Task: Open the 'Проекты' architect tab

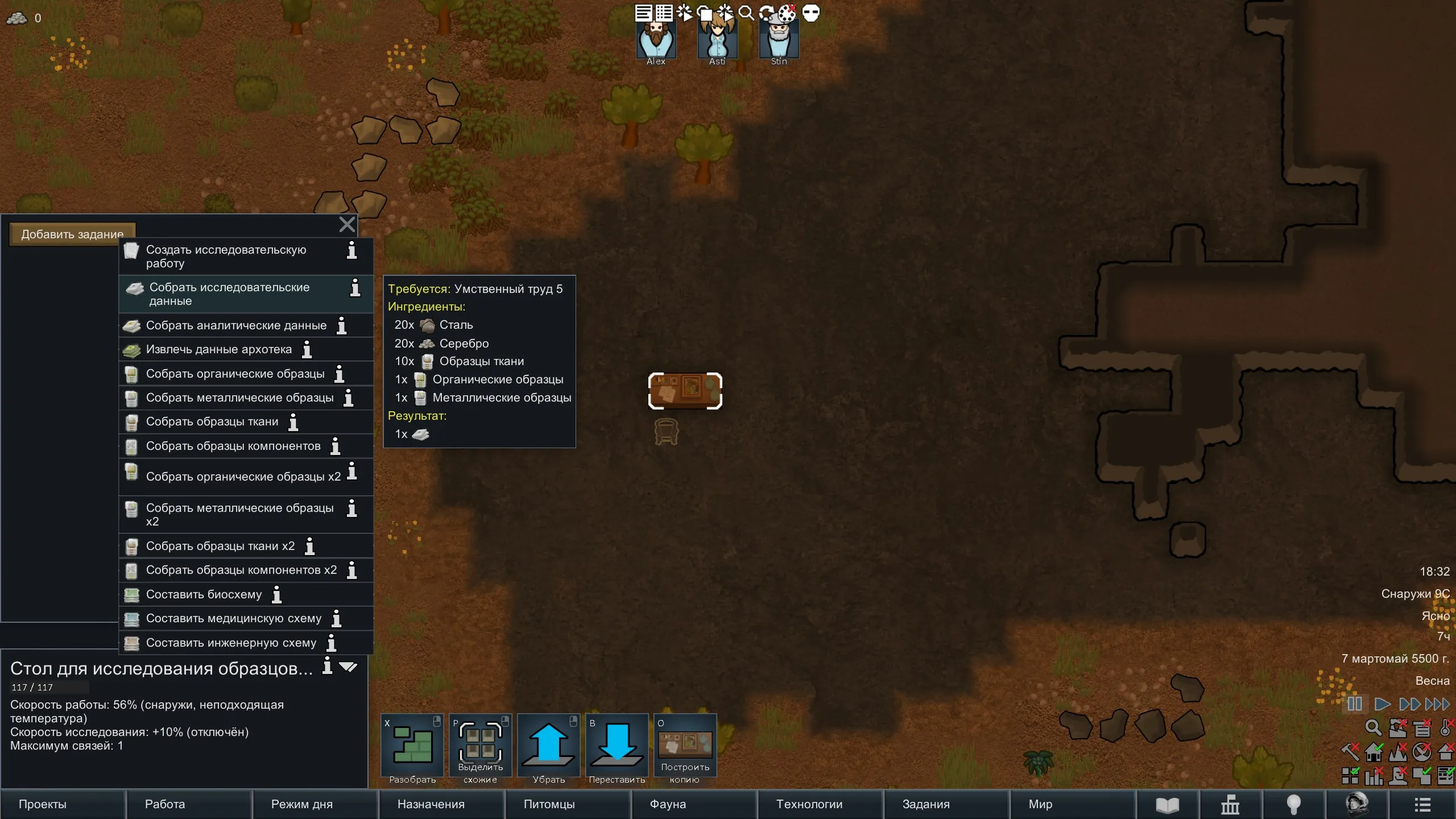Action: point(63,804)
